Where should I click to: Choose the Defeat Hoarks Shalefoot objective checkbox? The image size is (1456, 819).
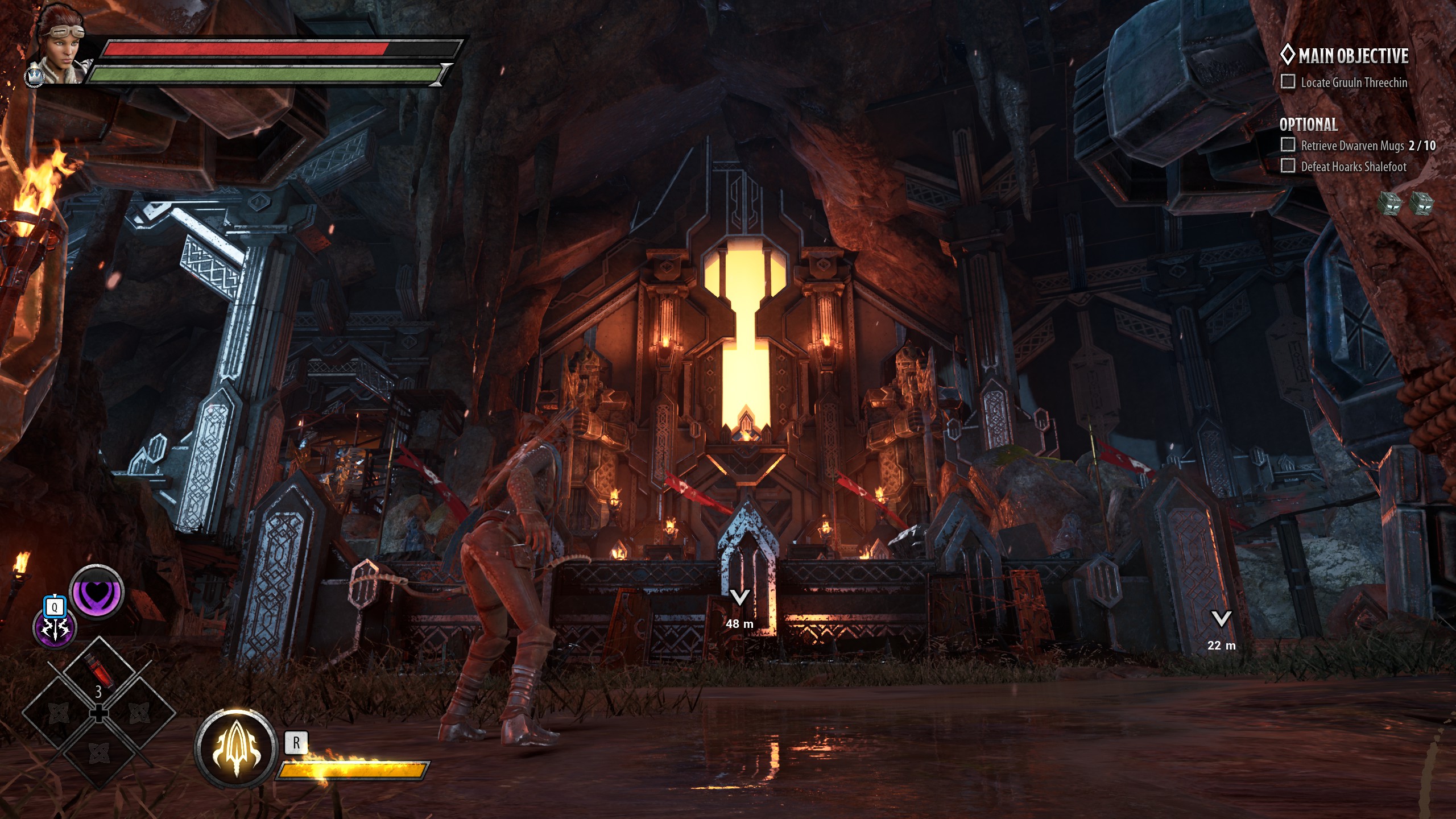pyautogui.click(x=1288, y=166)
